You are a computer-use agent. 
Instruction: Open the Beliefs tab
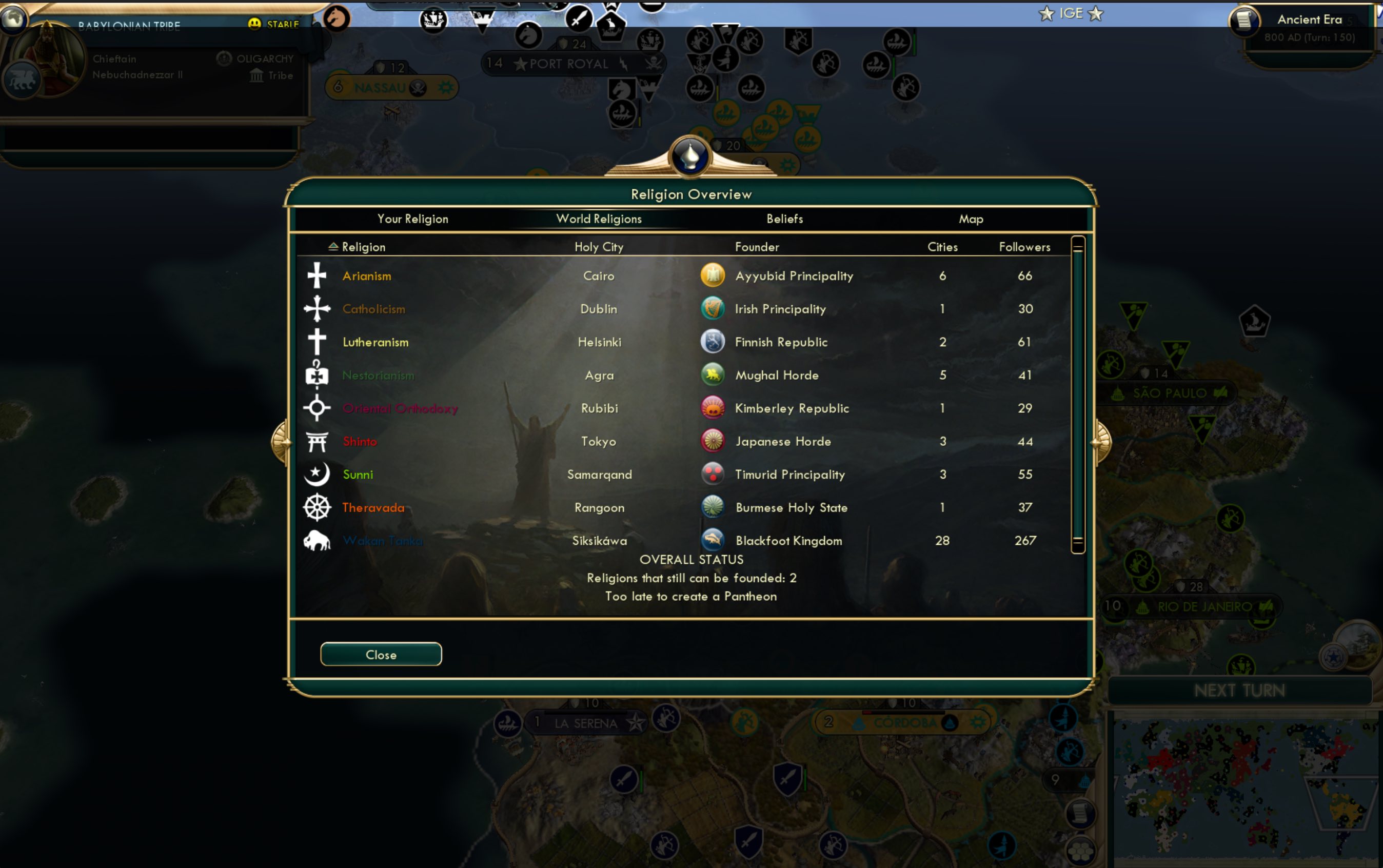pos(784,219)
